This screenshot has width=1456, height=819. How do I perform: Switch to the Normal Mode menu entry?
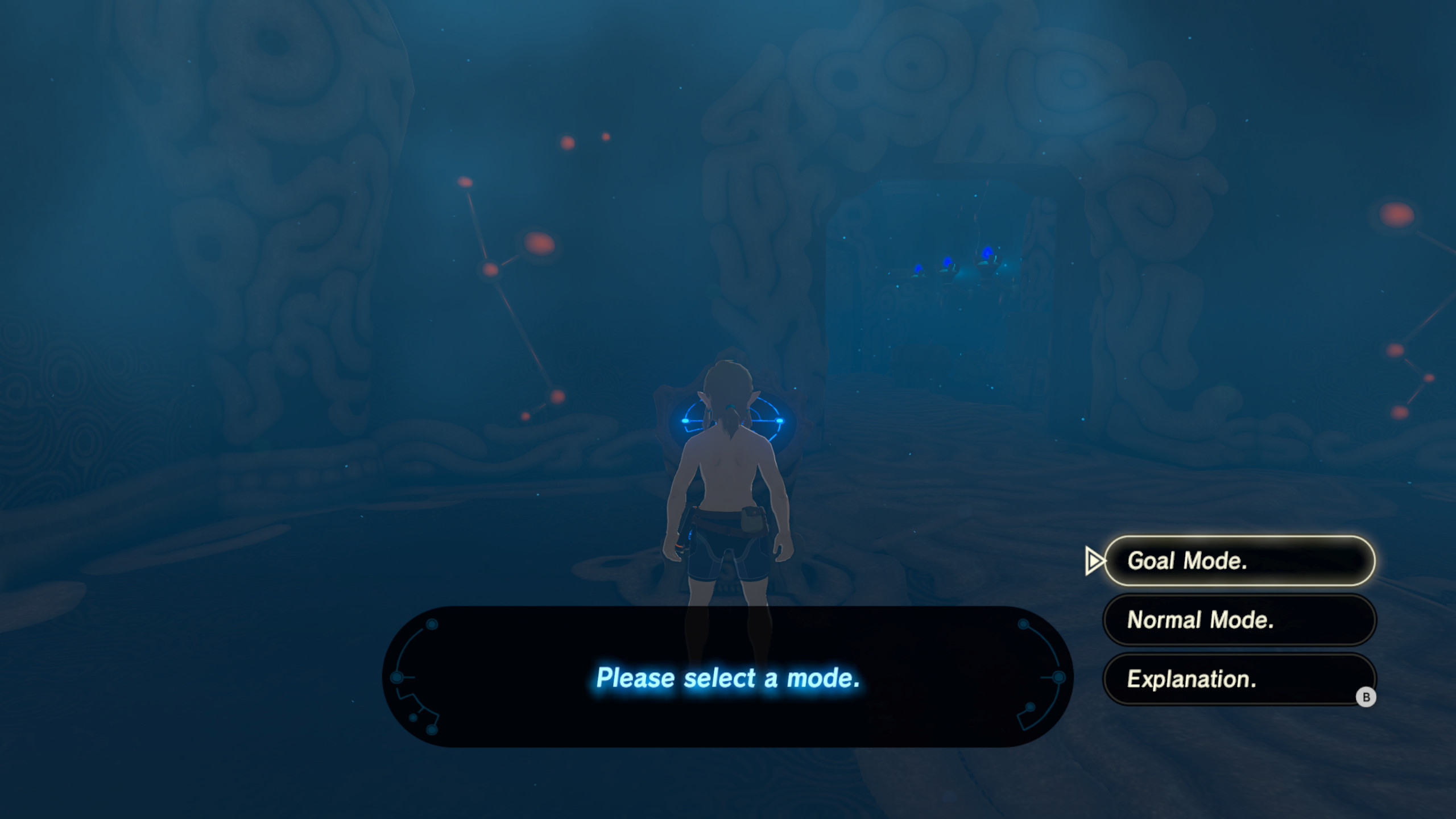[x=1239, y=621]
